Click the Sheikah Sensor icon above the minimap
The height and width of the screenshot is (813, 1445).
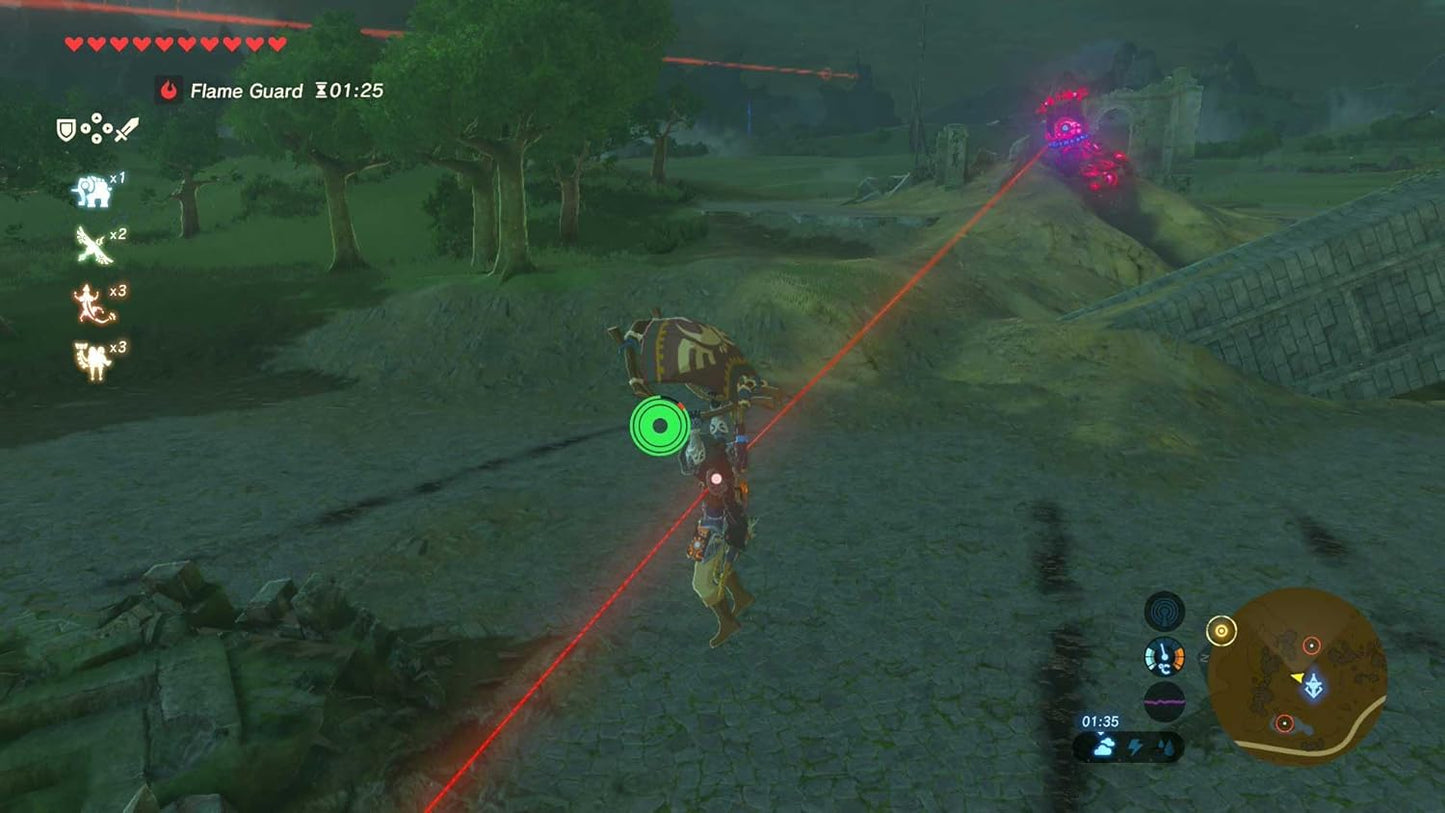click(x=1163, y=610)
